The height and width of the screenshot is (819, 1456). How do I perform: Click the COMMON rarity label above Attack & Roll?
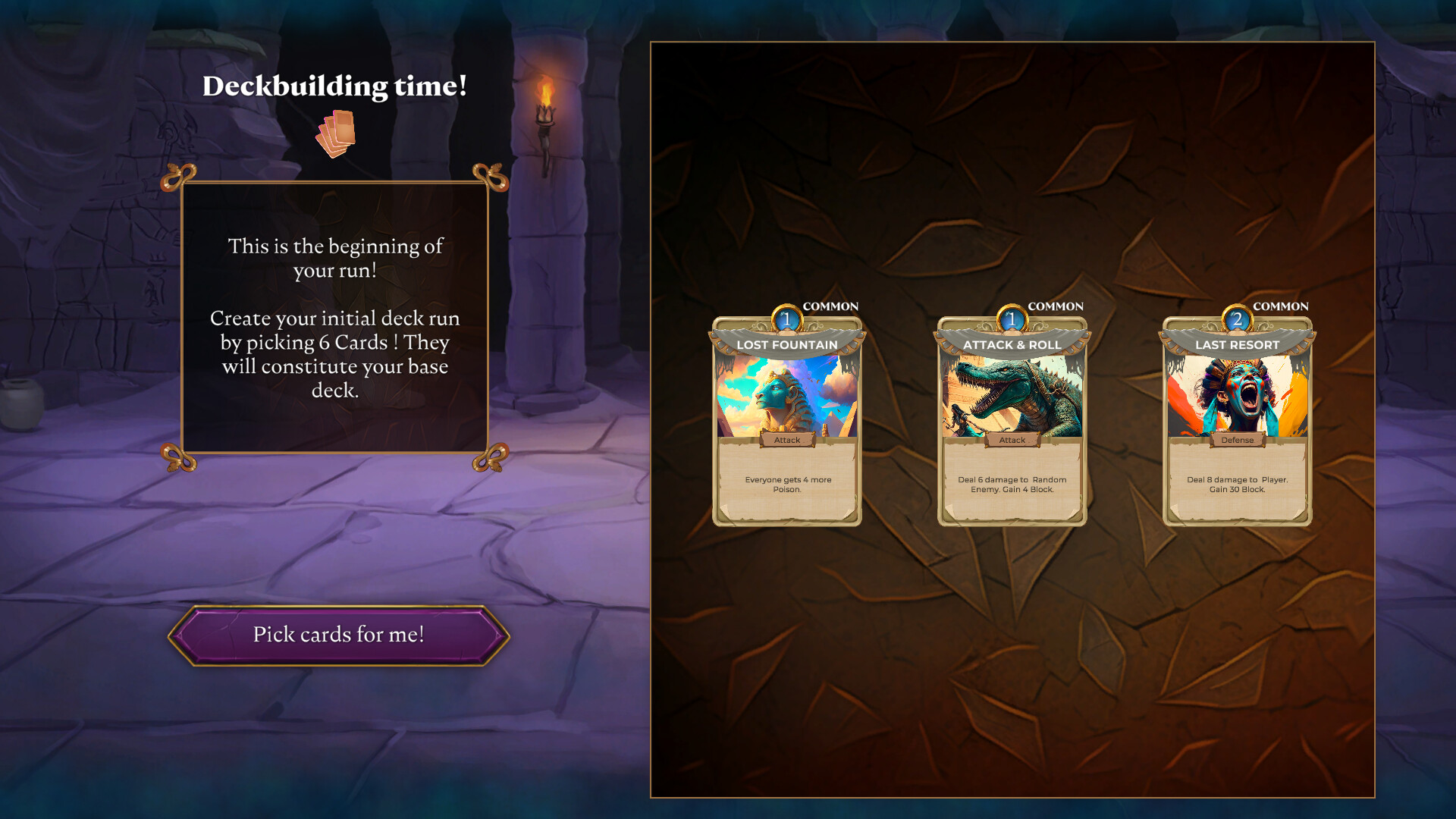click(1056, 306)
